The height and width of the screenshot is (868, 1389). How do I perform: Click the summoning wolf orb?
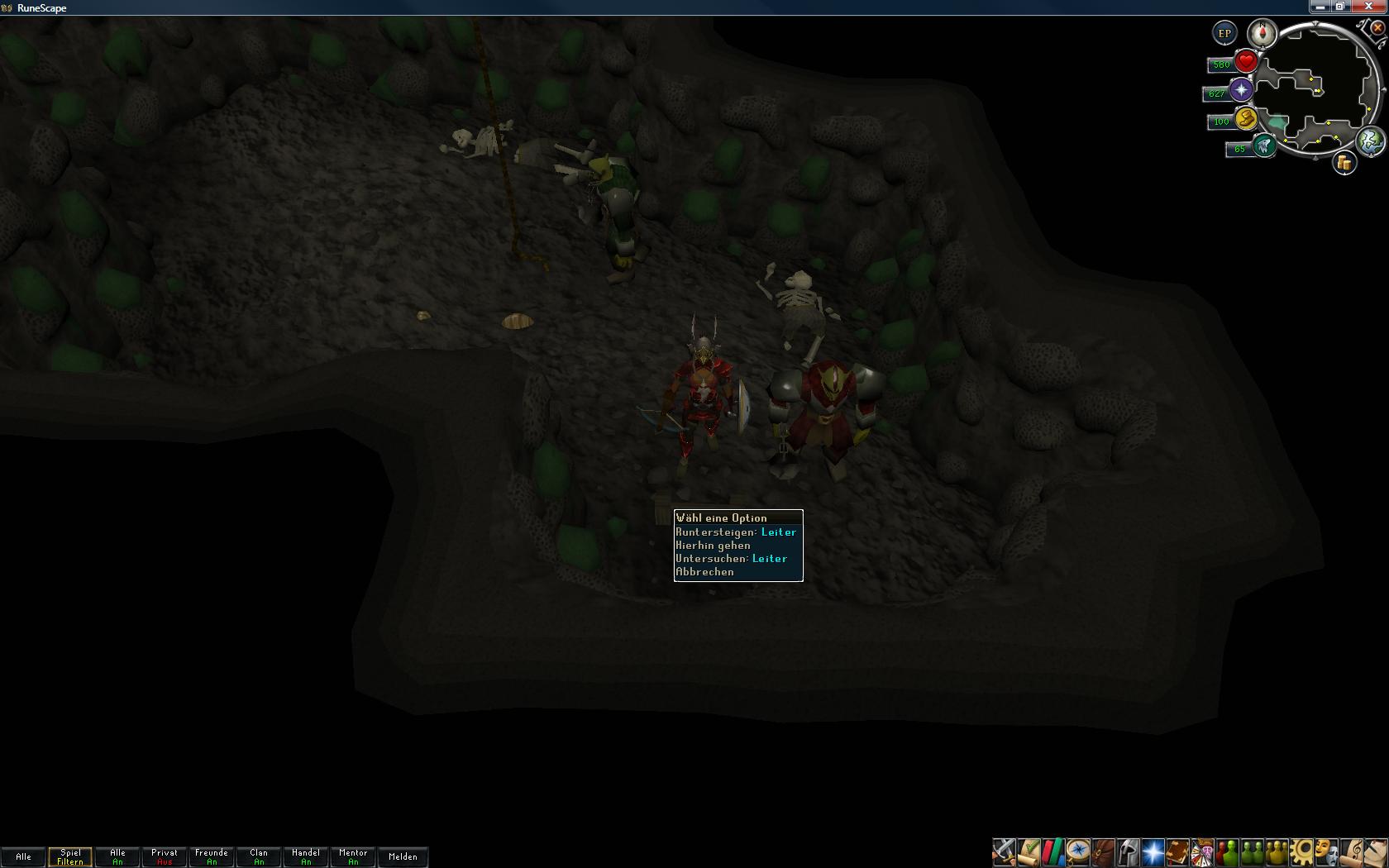coord(1263,147)
